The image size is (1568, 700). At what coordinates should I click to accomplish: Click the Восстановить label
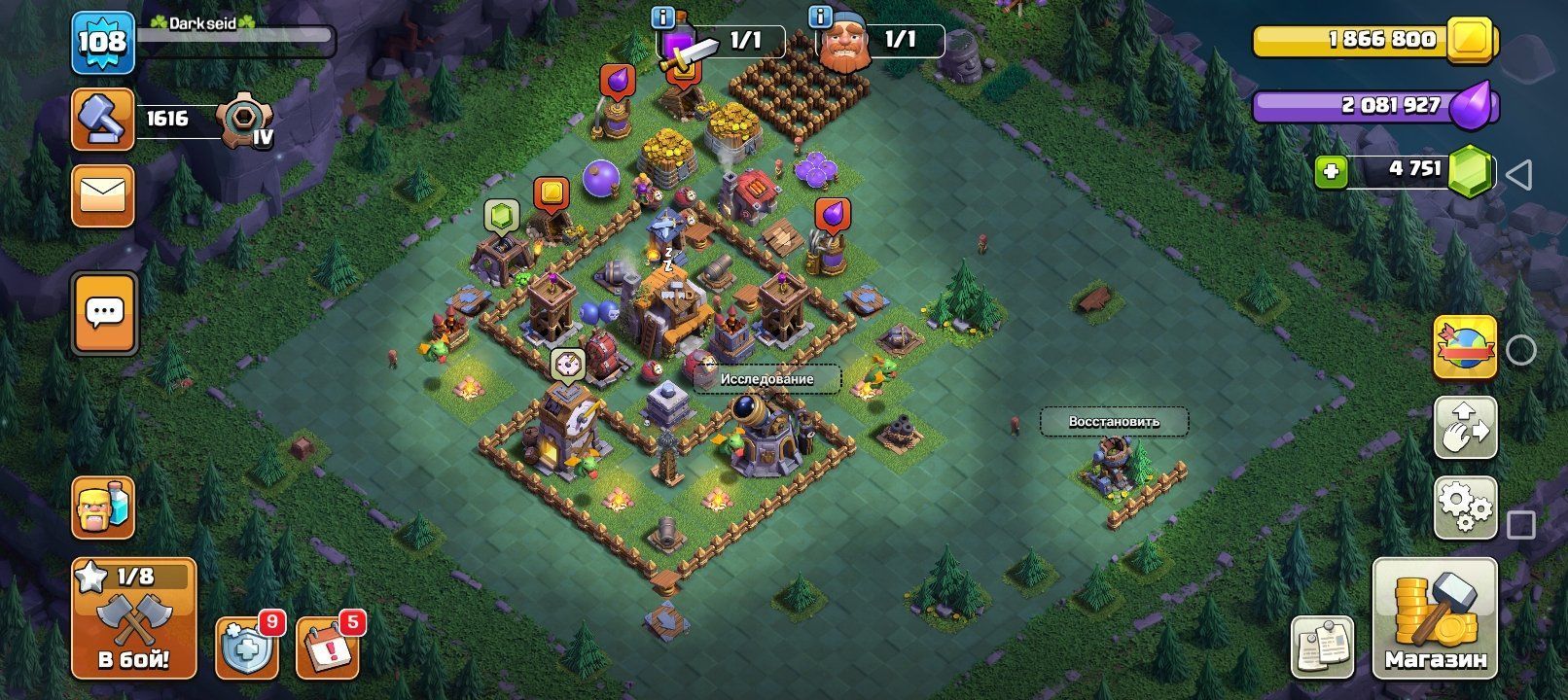pos(1114,422)
